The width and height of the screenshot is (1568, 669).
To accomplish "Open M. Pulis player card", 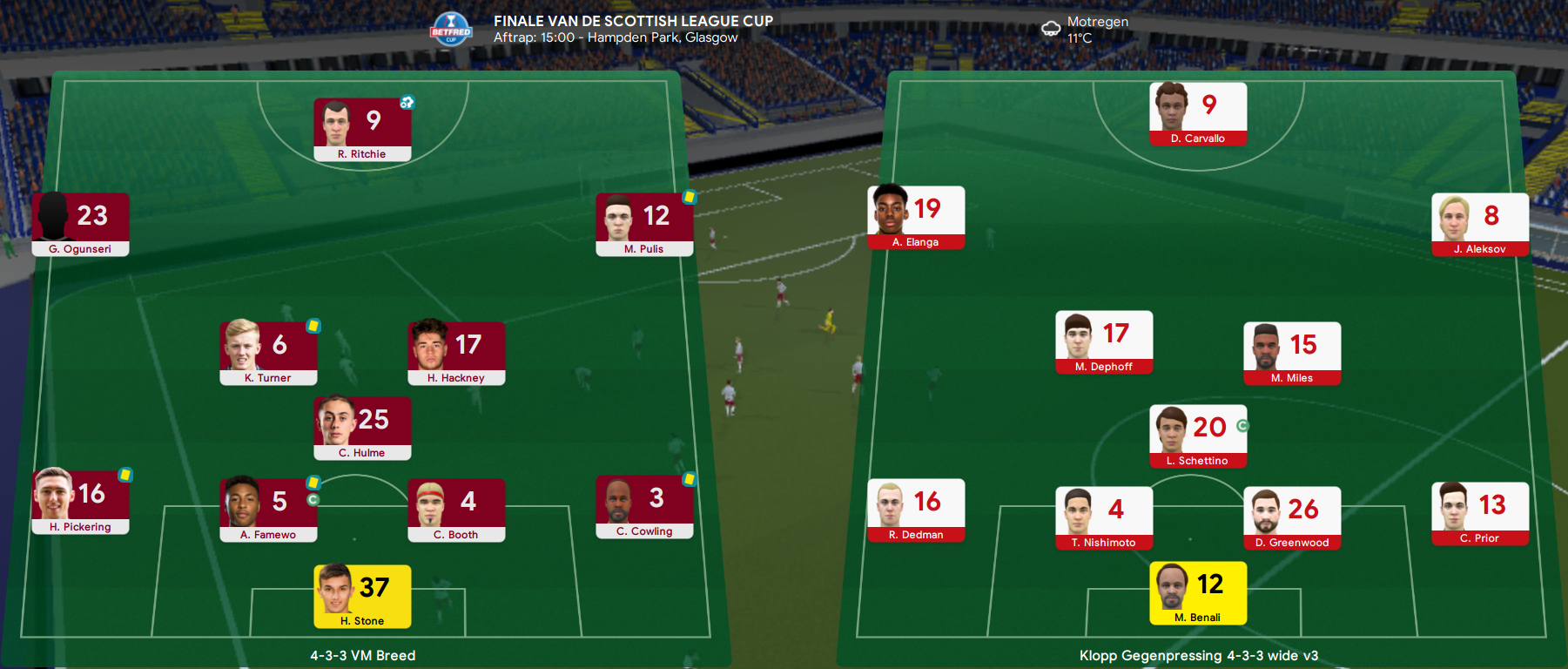I will (x=644, y=224).
